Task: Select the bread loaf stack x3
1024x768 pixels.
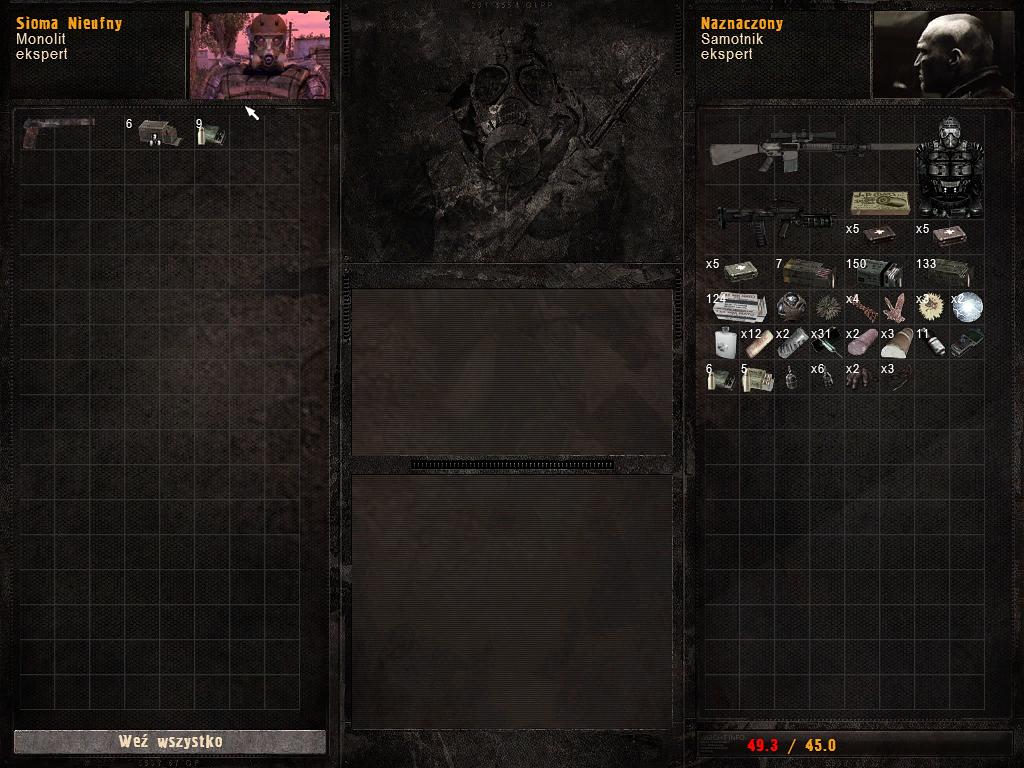Action: [897, 342]
